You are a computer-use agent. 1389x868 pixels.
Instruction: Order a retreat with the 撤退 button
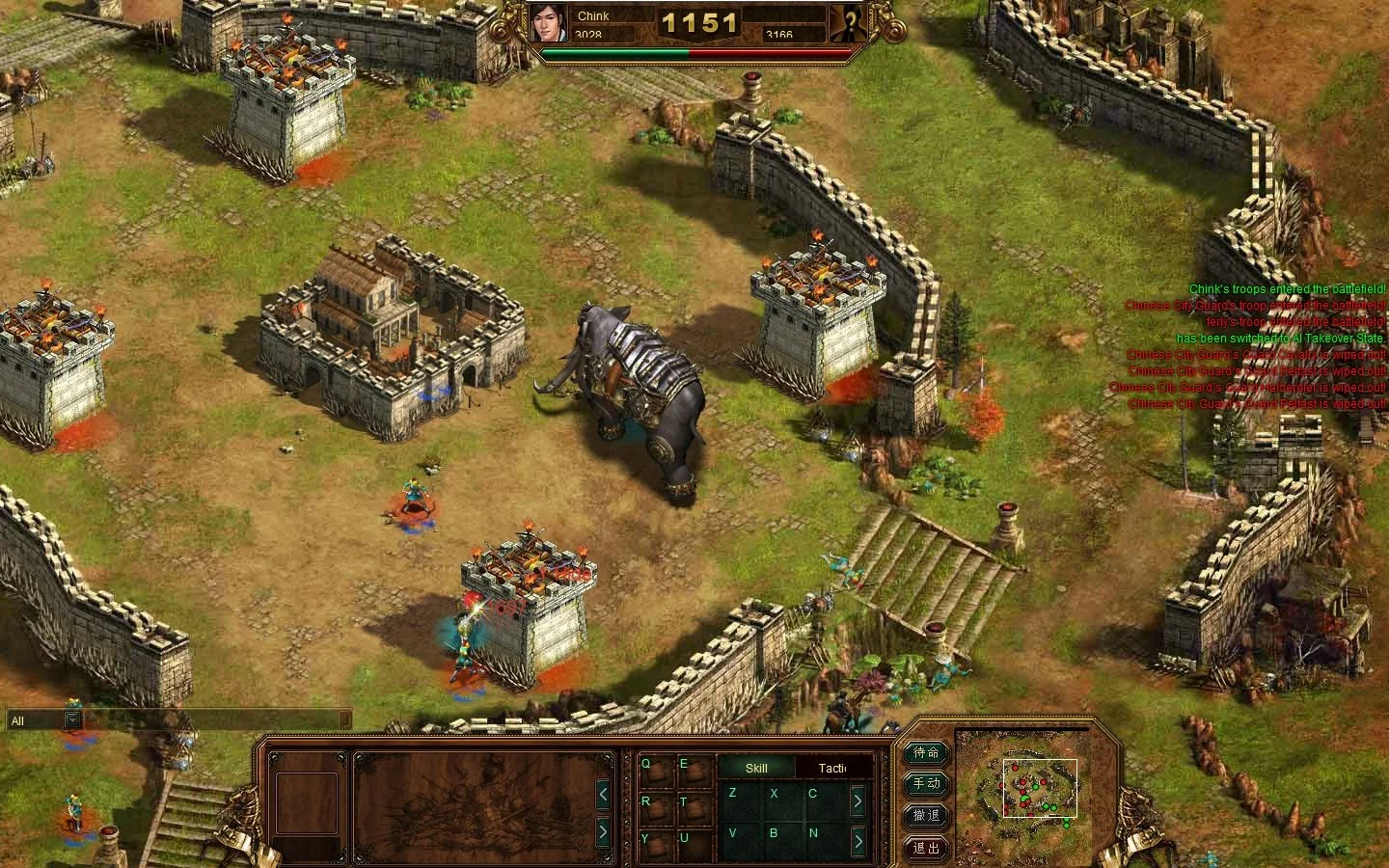(x=926, y=816)
